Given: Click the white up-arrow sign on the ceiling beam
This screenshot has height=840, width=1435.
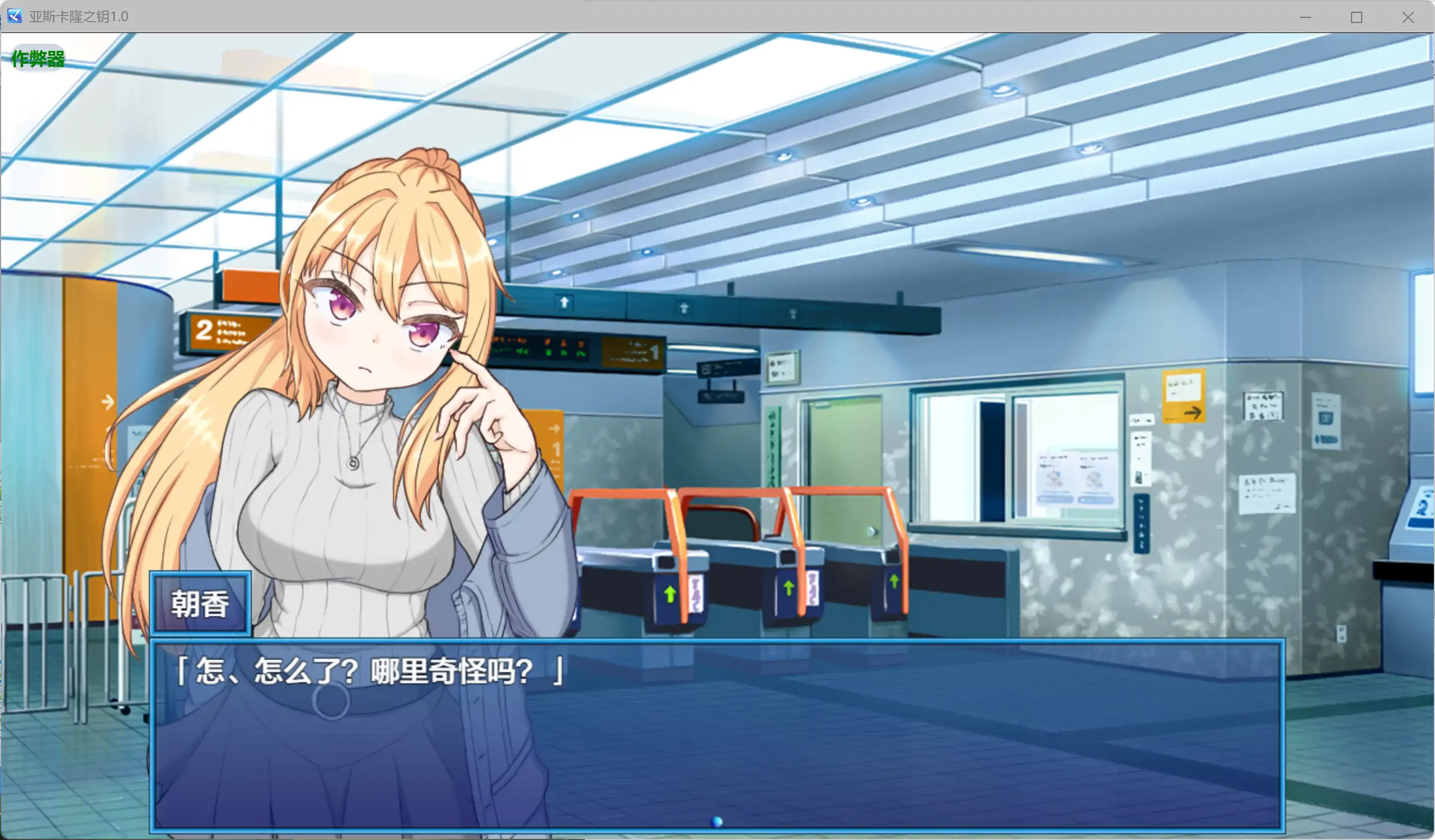Looking at the screenshot, I should (x=564, y=303).
